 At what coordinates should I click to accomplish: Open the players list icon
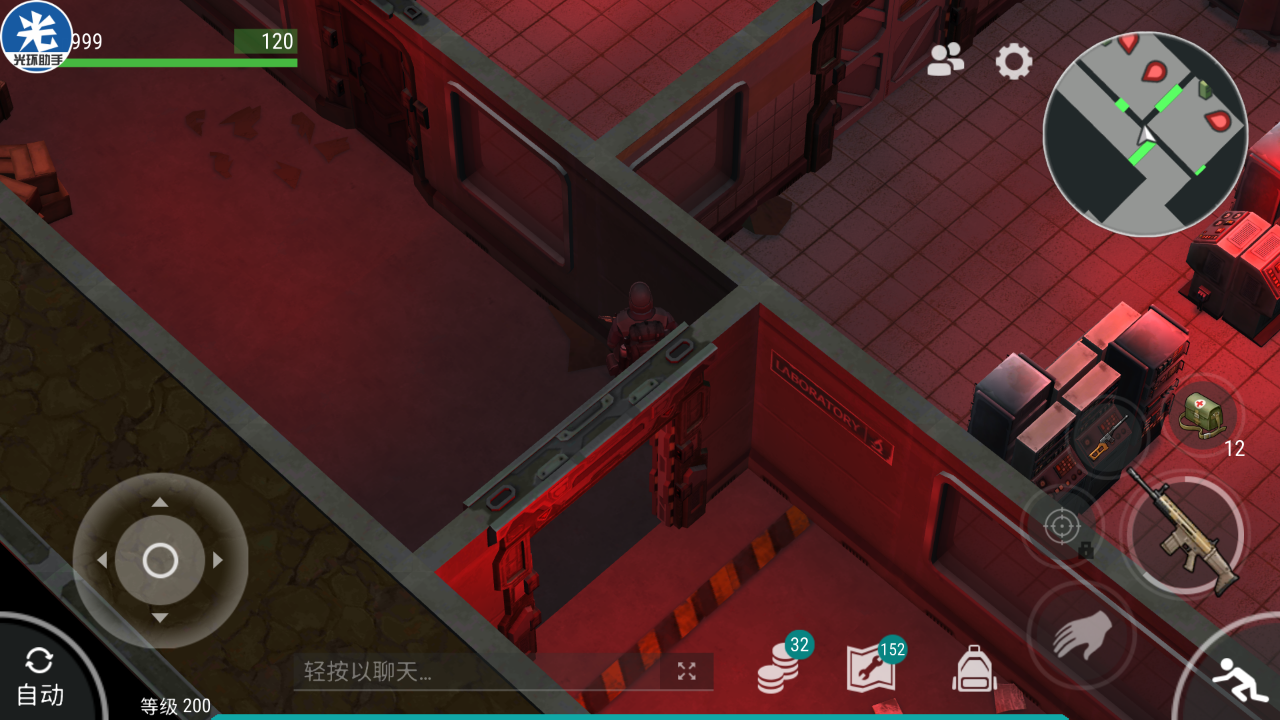coord(945,61)
